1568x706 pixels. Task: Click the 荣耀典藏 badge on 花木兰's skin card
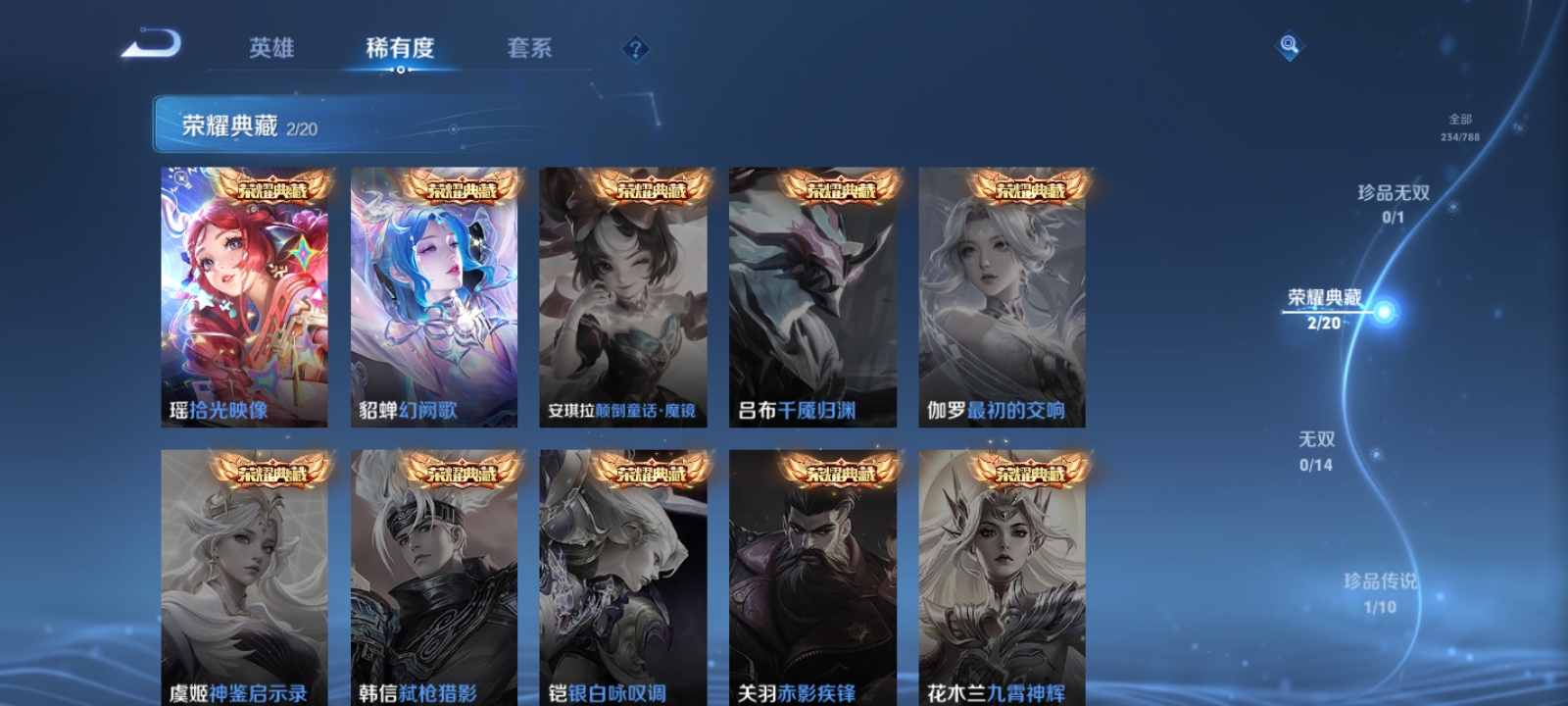coord(1032,471)
